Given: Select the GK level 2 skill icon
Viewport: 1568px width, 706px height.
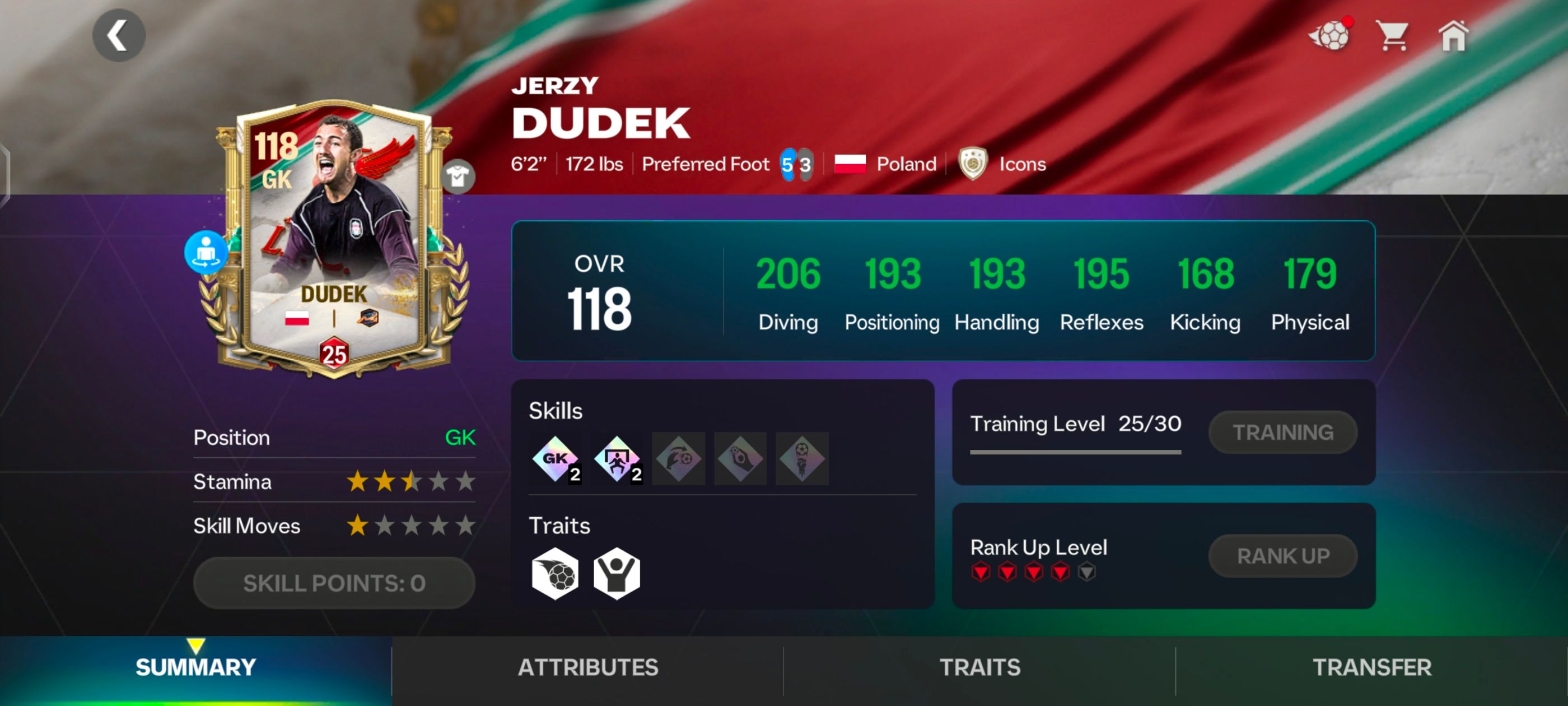Looking at the screenshot, I should [x=556, y=459].
